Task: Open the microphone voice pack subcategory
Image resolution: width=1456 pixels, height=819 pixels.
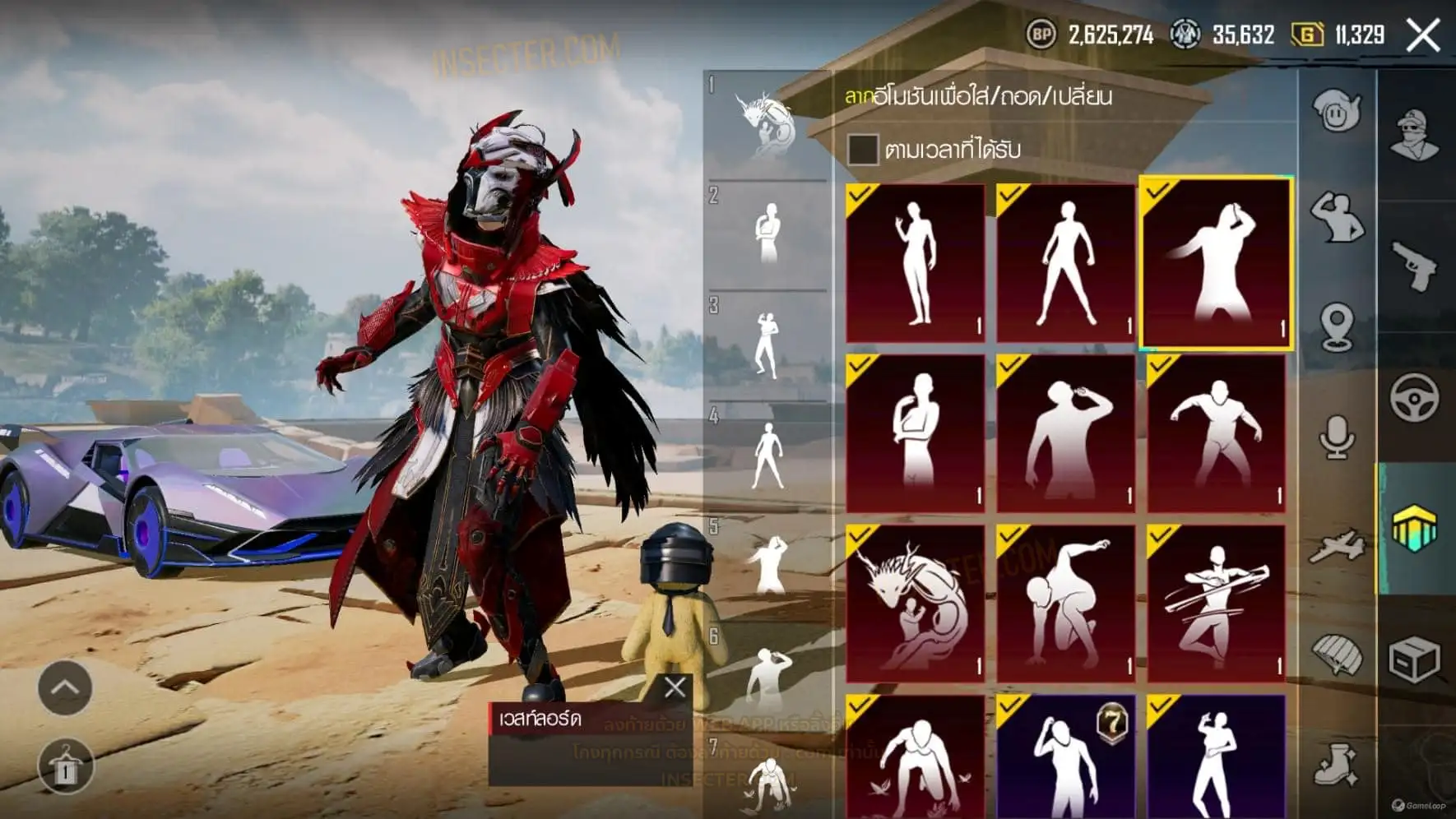Action: [x=1337, y=436]
